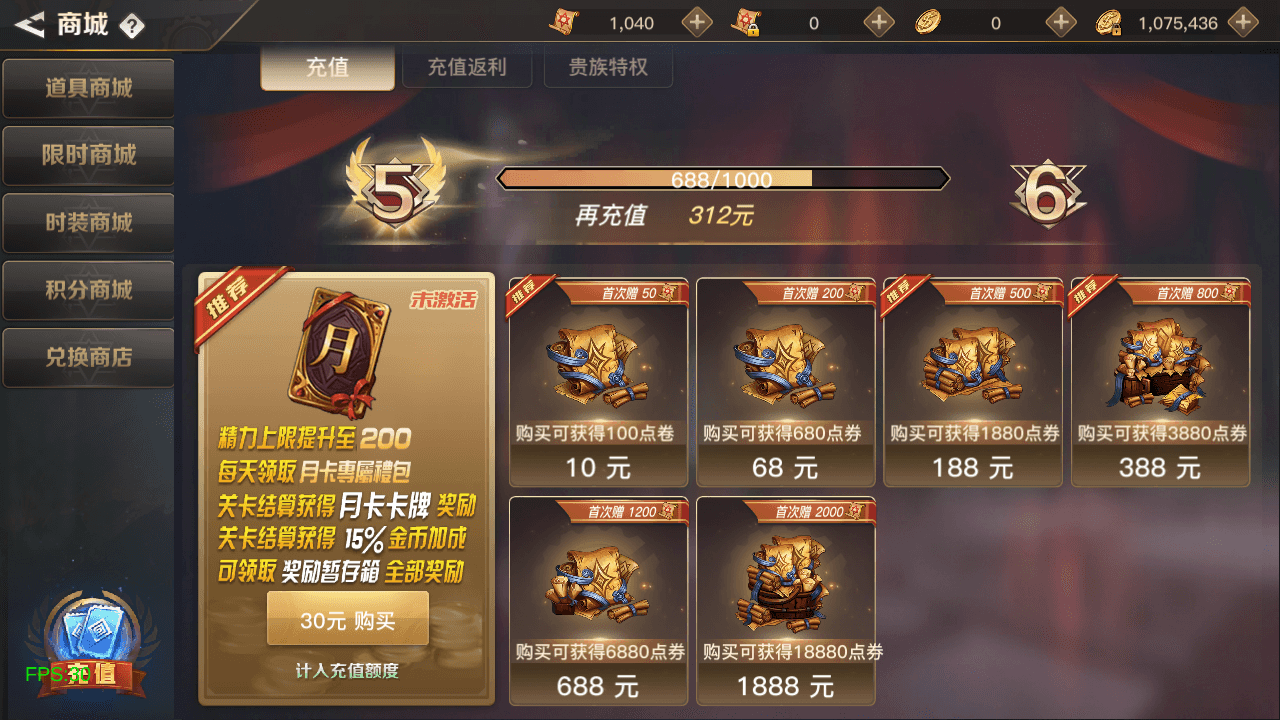Screen dimensions: 1280x720
Task: Switch to the 充值返利 tab
Action: 467,68
